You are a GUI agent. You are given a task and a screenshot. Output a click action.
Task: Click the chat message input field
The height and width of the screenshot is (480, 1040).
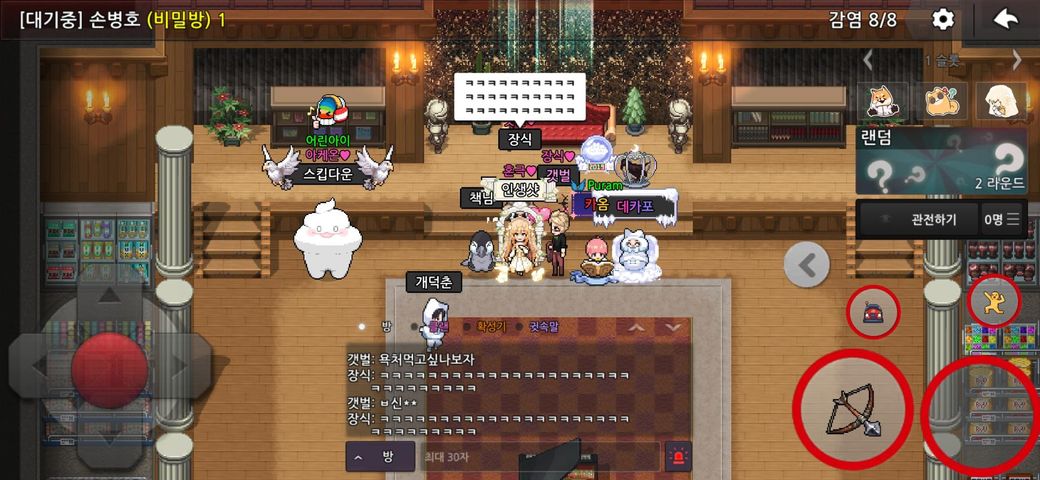click(x=535, y=456)
